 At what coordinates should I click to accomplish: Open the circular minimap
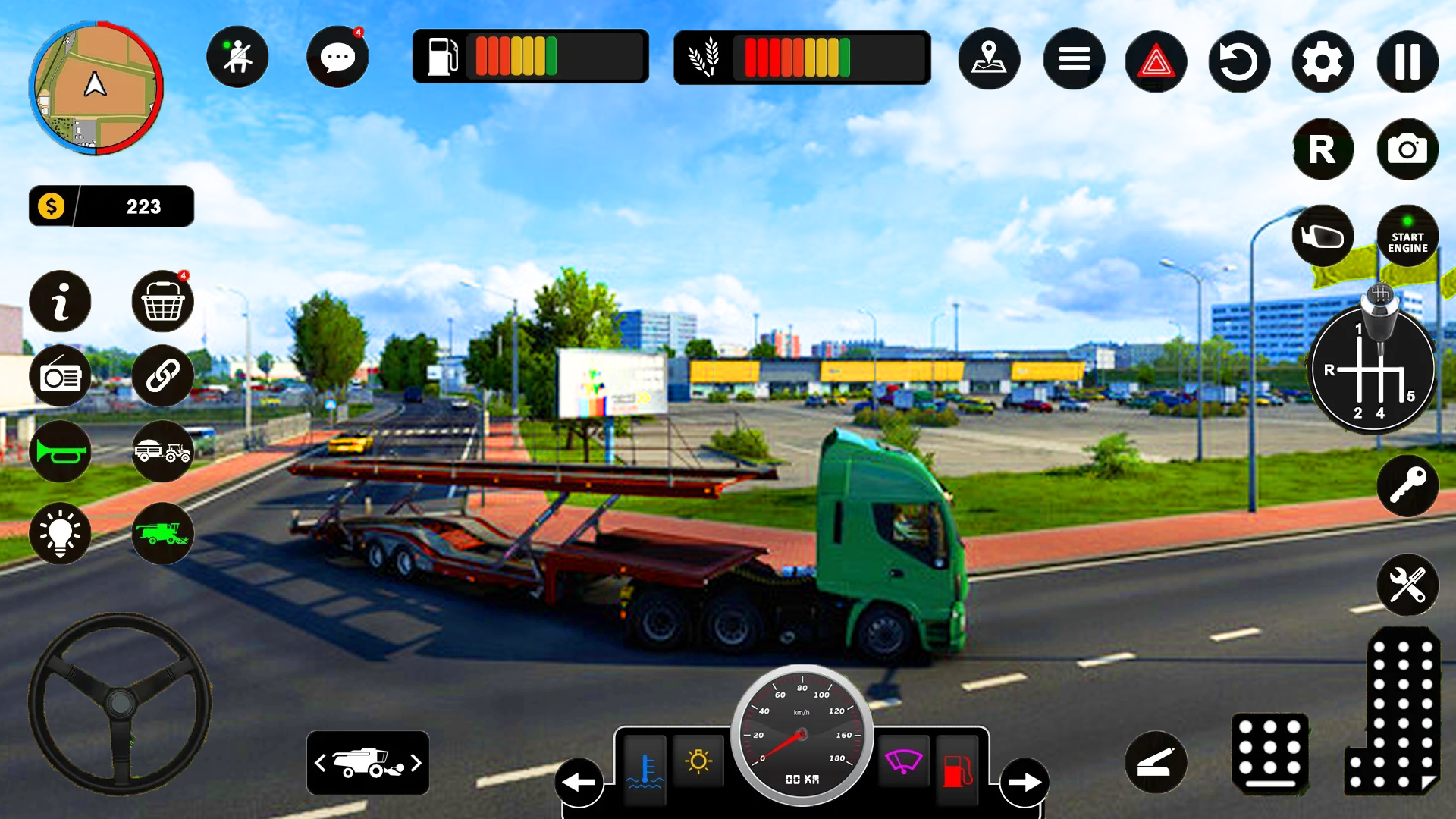(96, 88)
